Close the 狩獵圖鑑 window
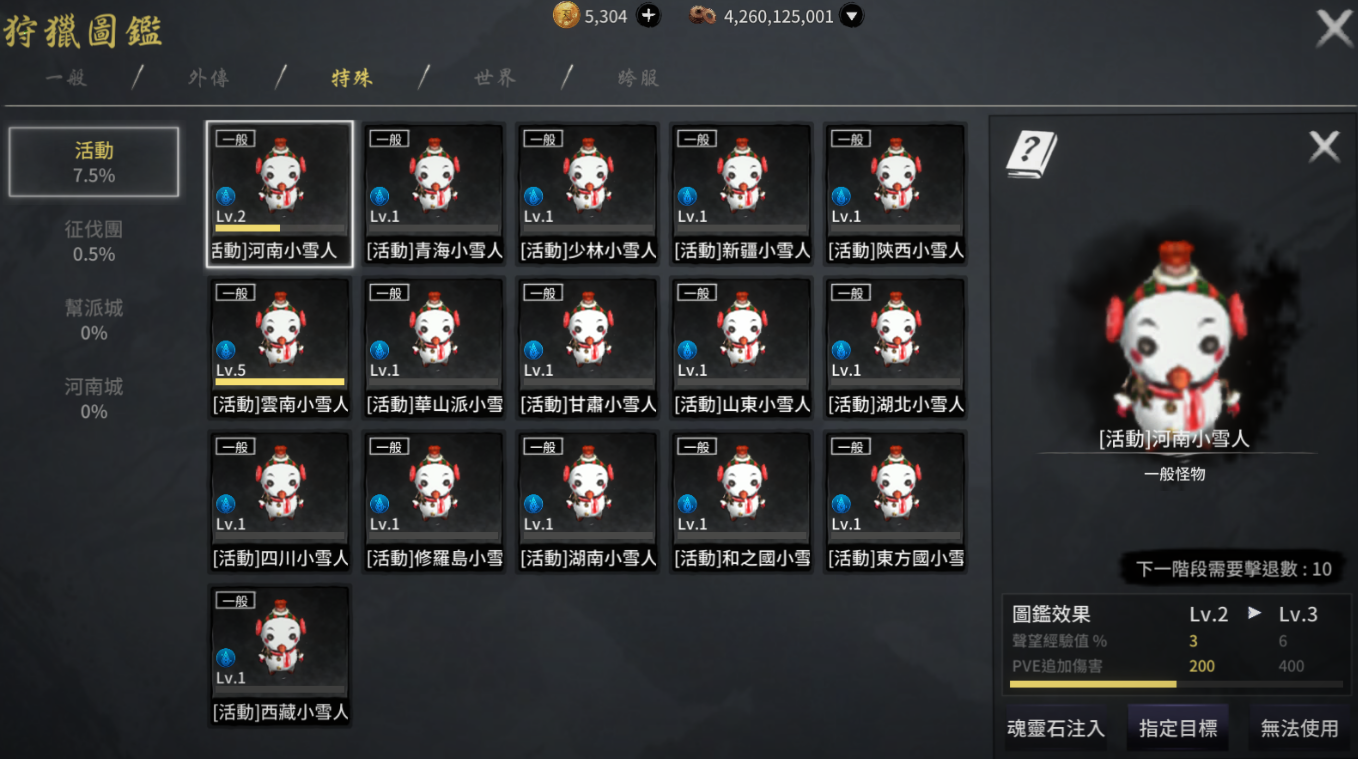Viewport: 1358px width, 759px height. point(1334,28)
